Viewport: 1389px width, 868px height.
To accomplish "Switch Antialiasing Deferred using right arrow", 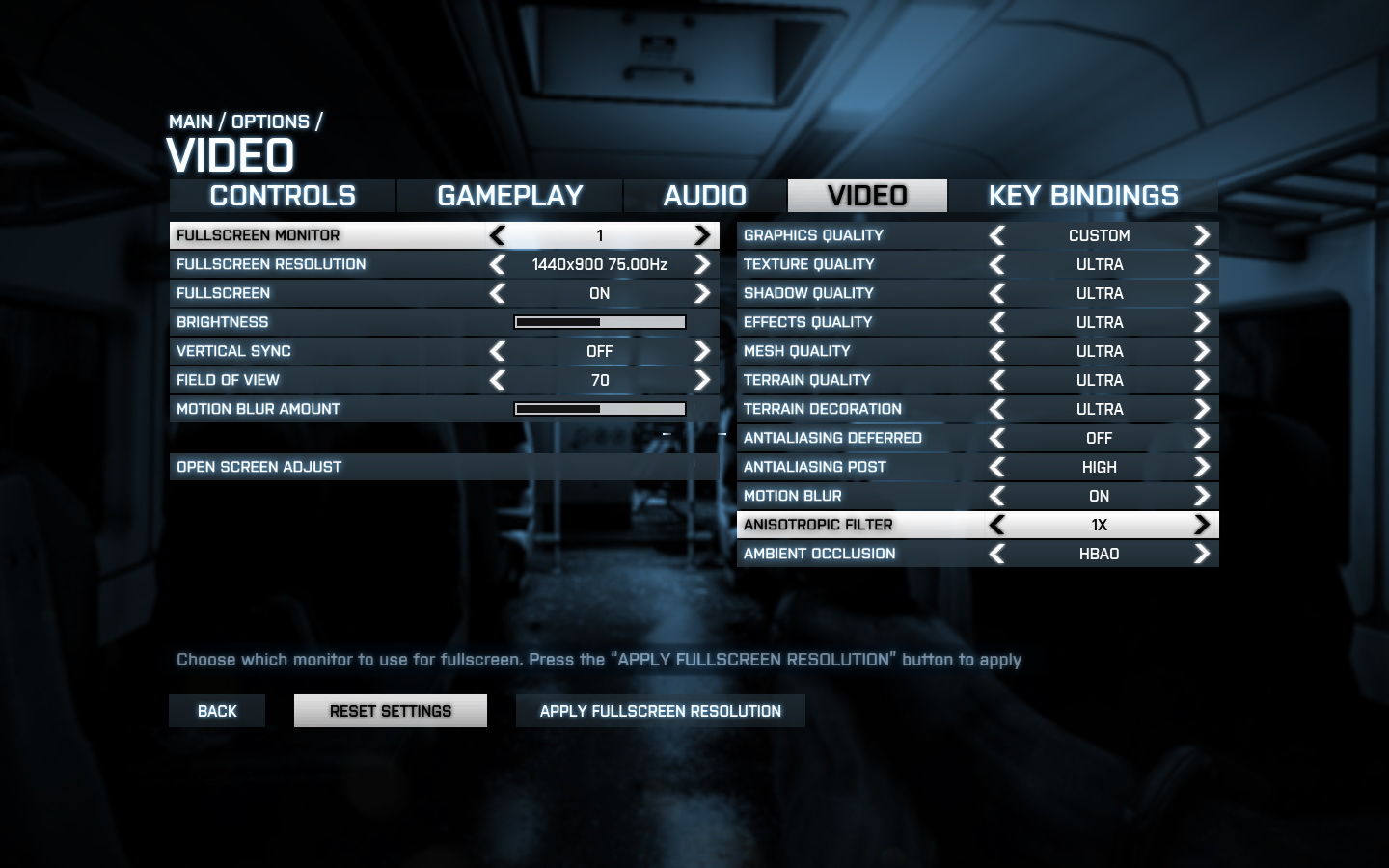I will pos(1202,438).
